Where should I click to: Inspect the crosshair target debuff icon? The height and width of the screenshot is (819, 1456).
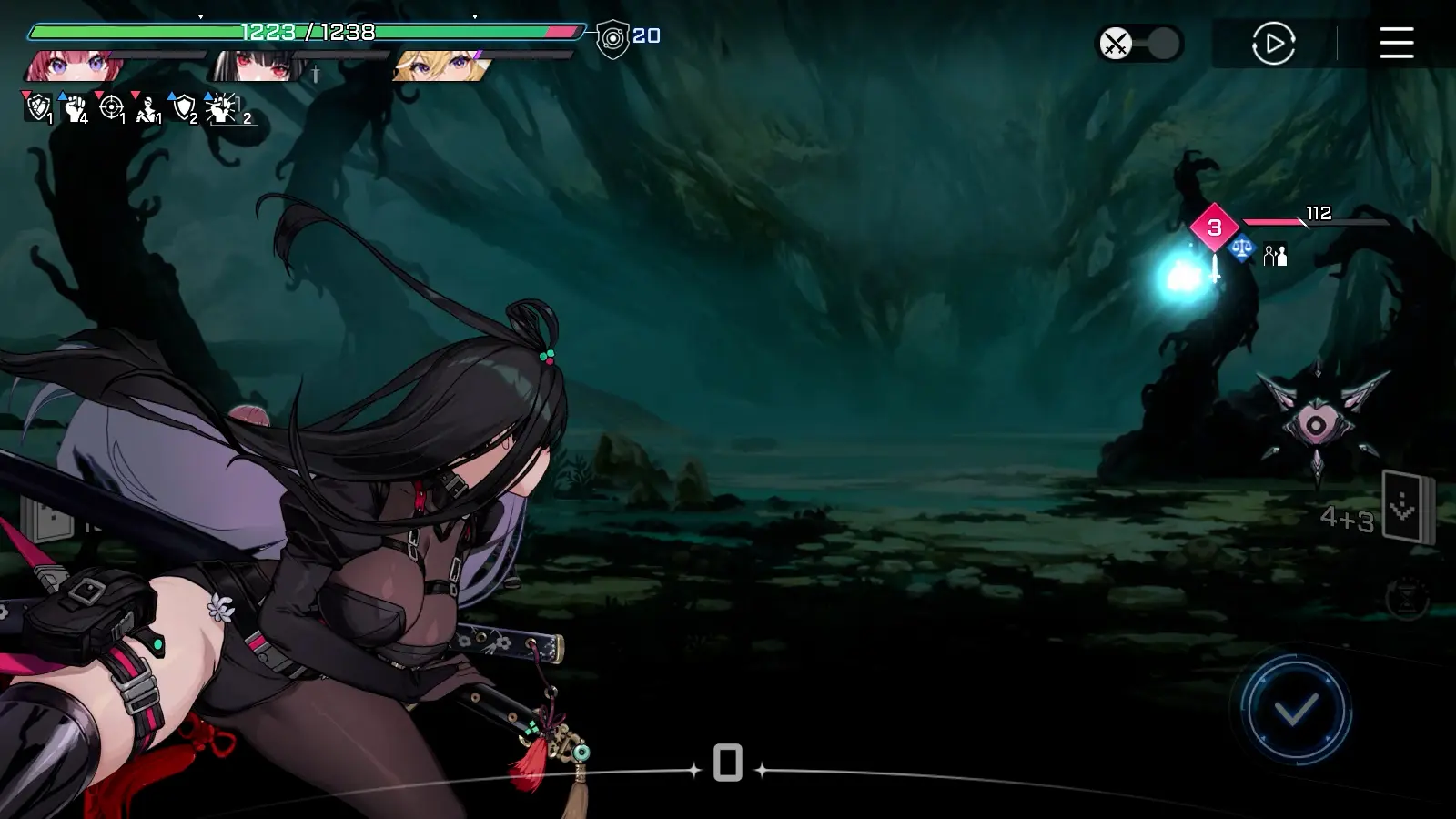tap(111, 108)
